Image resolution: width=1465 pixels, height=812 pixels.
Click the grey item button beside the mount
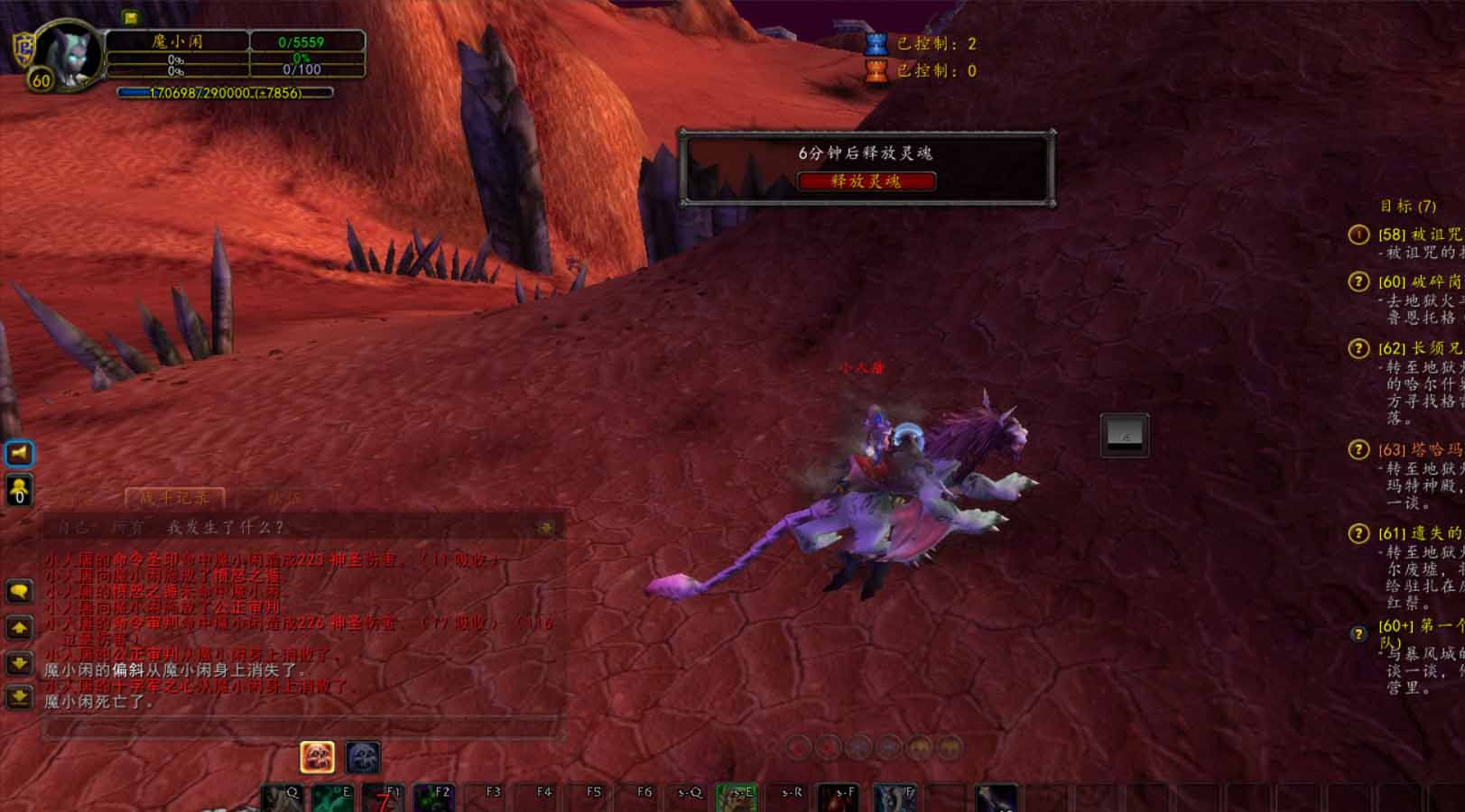click(1124, 436)
